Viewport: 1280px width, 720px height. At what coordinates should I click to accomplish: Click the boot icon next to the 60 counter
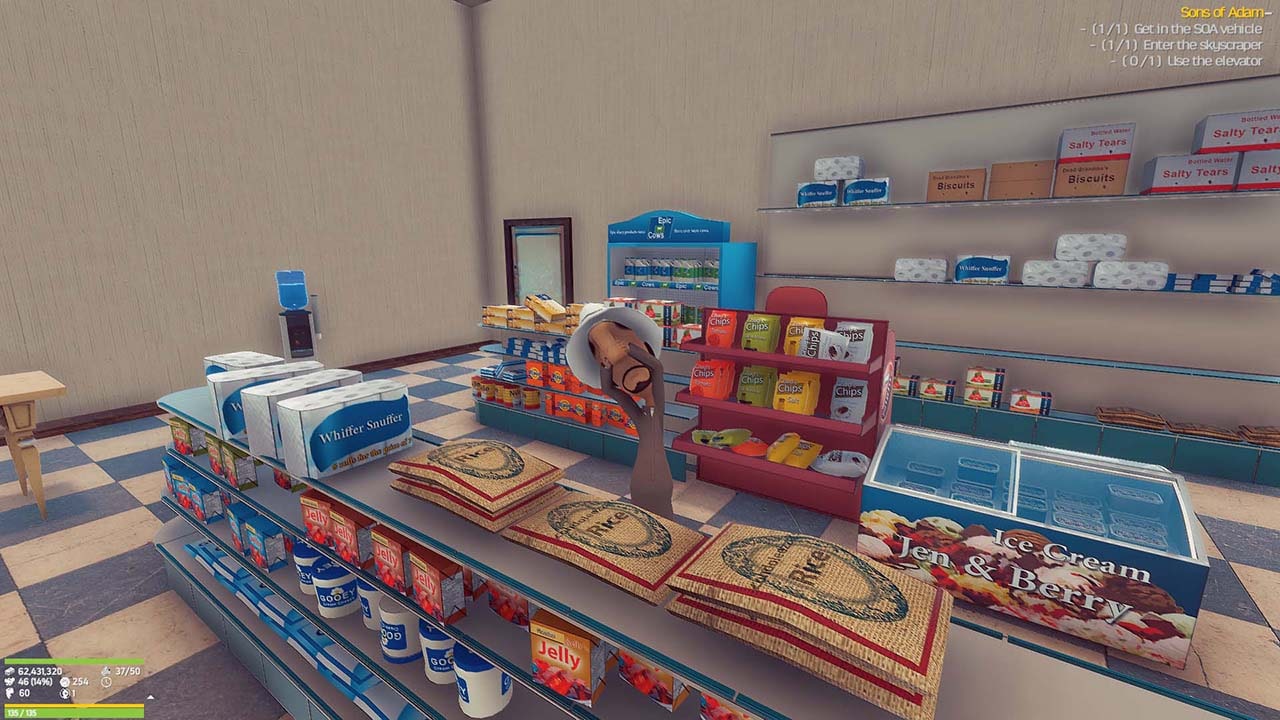click(x=9, y=692)
